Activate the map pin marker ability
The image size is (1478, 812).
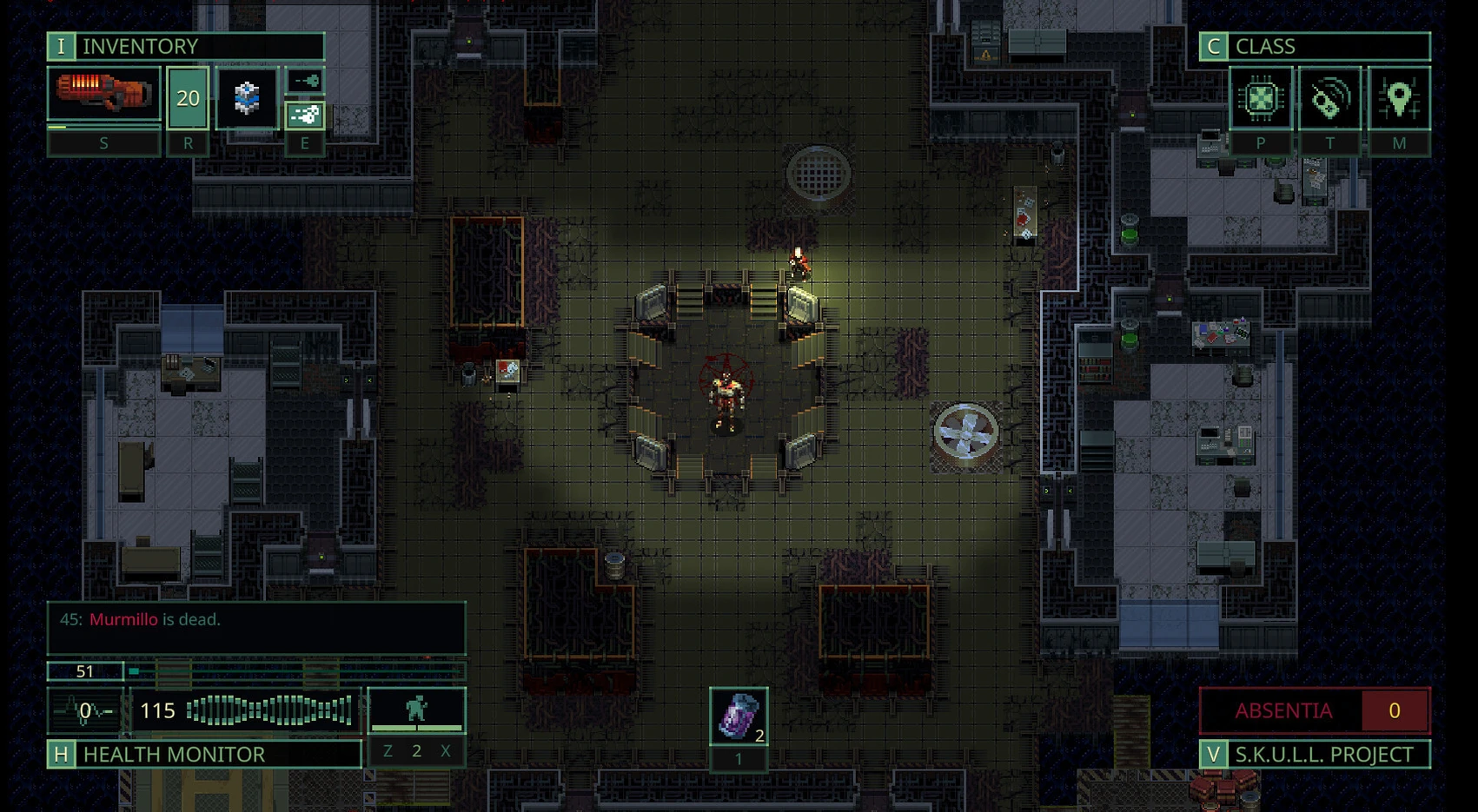(1398, 99)
